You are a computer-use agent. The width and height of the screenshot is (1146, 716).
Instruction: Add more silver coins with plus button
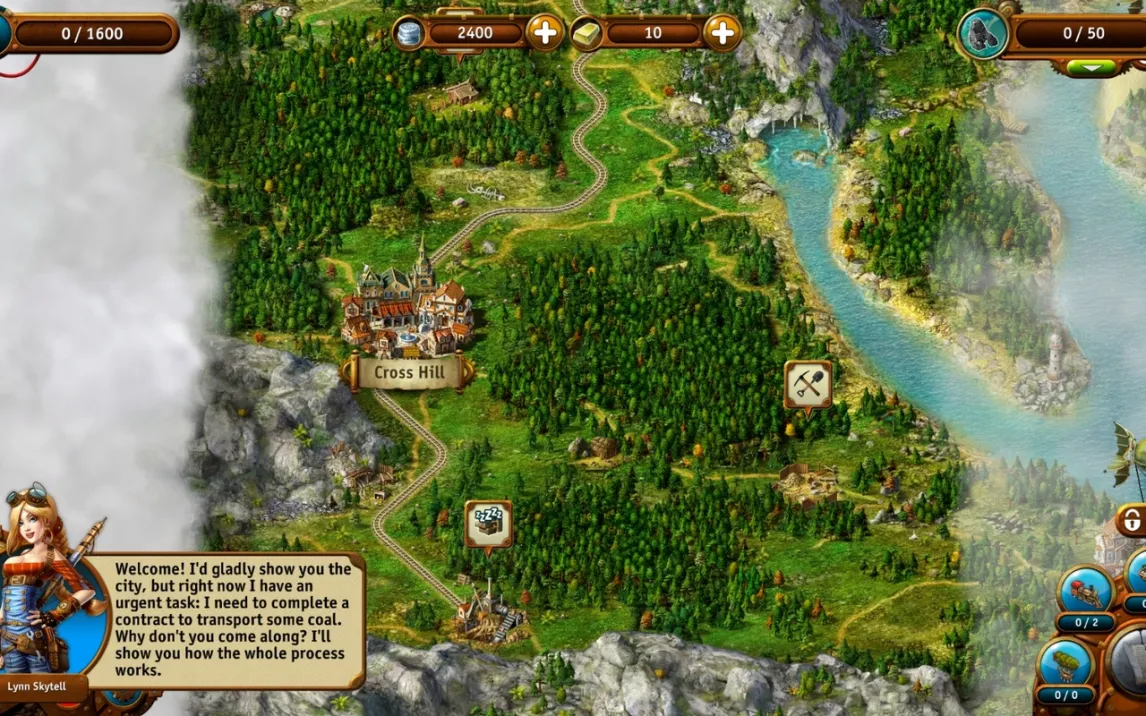[x=545, y=33]
